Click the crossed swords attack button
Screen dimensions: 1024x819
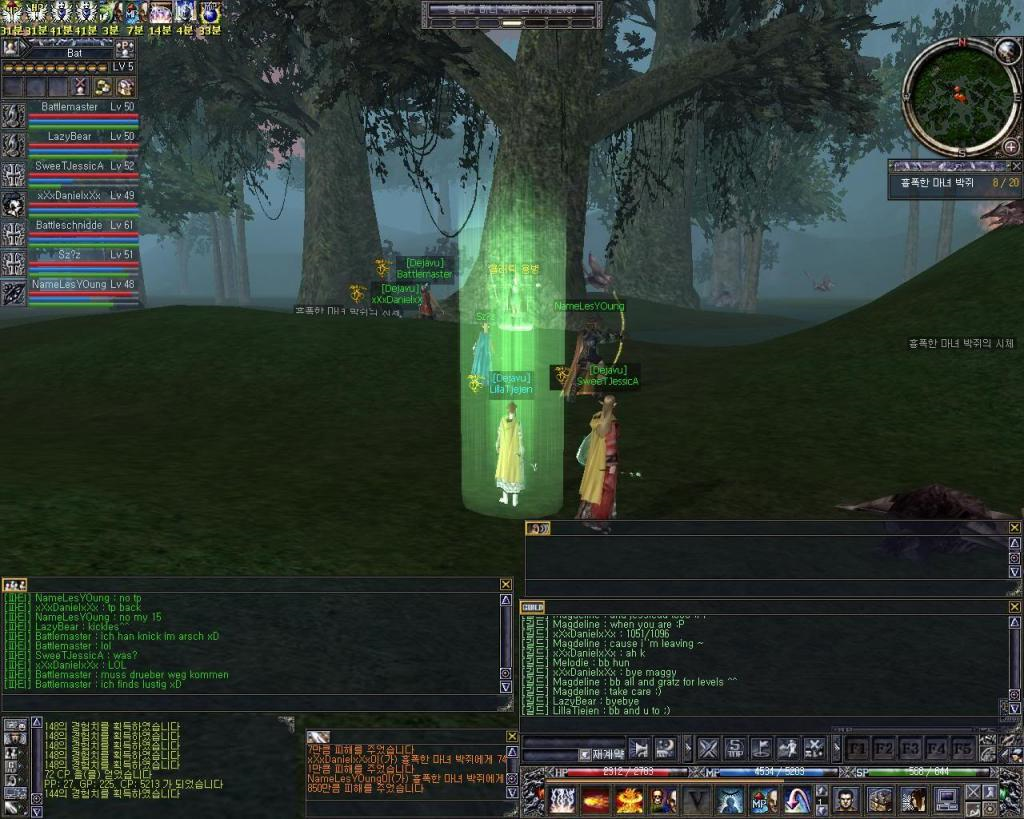[708, 747]
